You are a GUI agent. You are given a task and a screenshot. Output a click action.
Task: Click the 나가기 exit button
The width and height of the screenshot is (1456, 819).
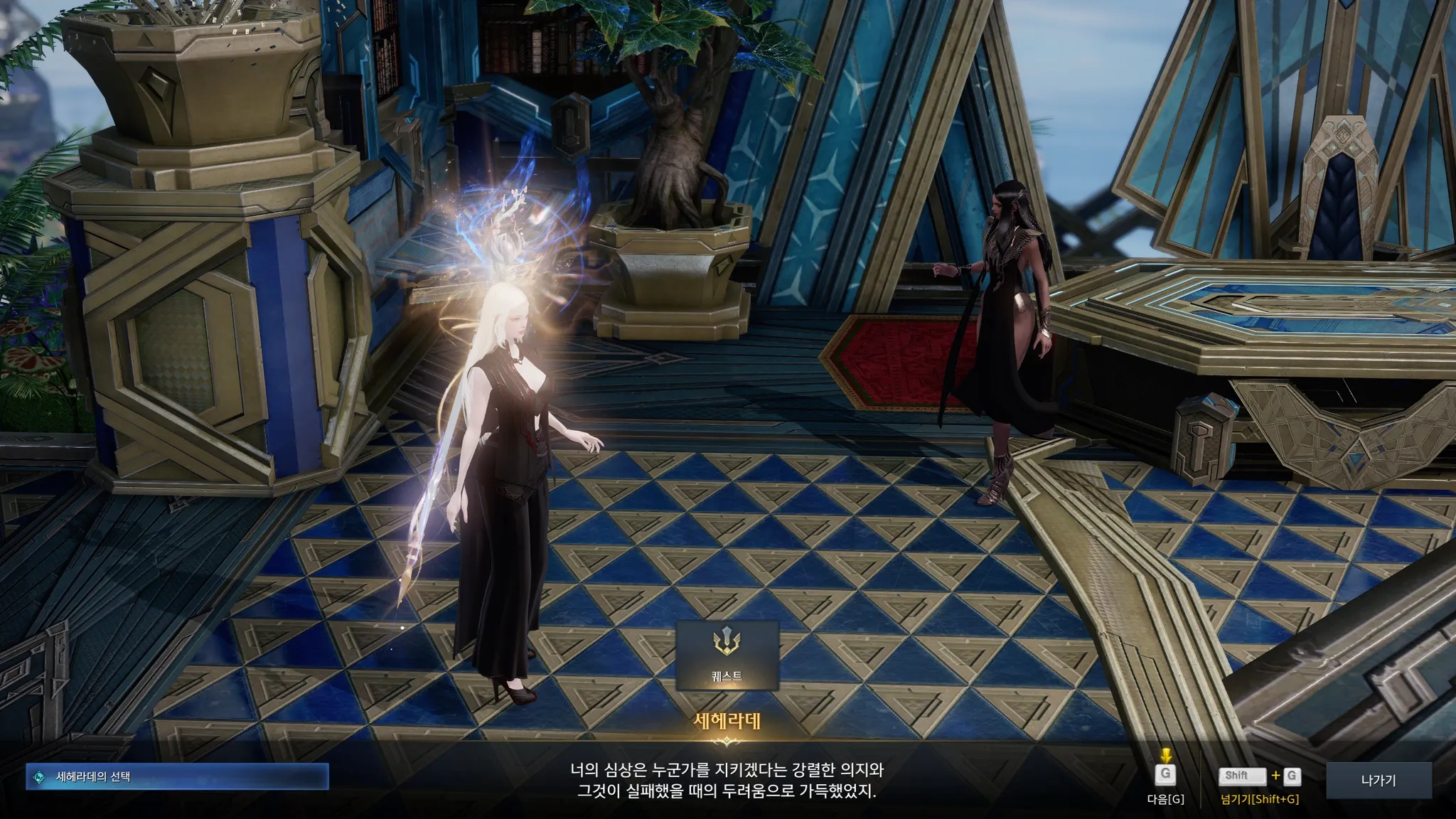tap(1378, 781)
